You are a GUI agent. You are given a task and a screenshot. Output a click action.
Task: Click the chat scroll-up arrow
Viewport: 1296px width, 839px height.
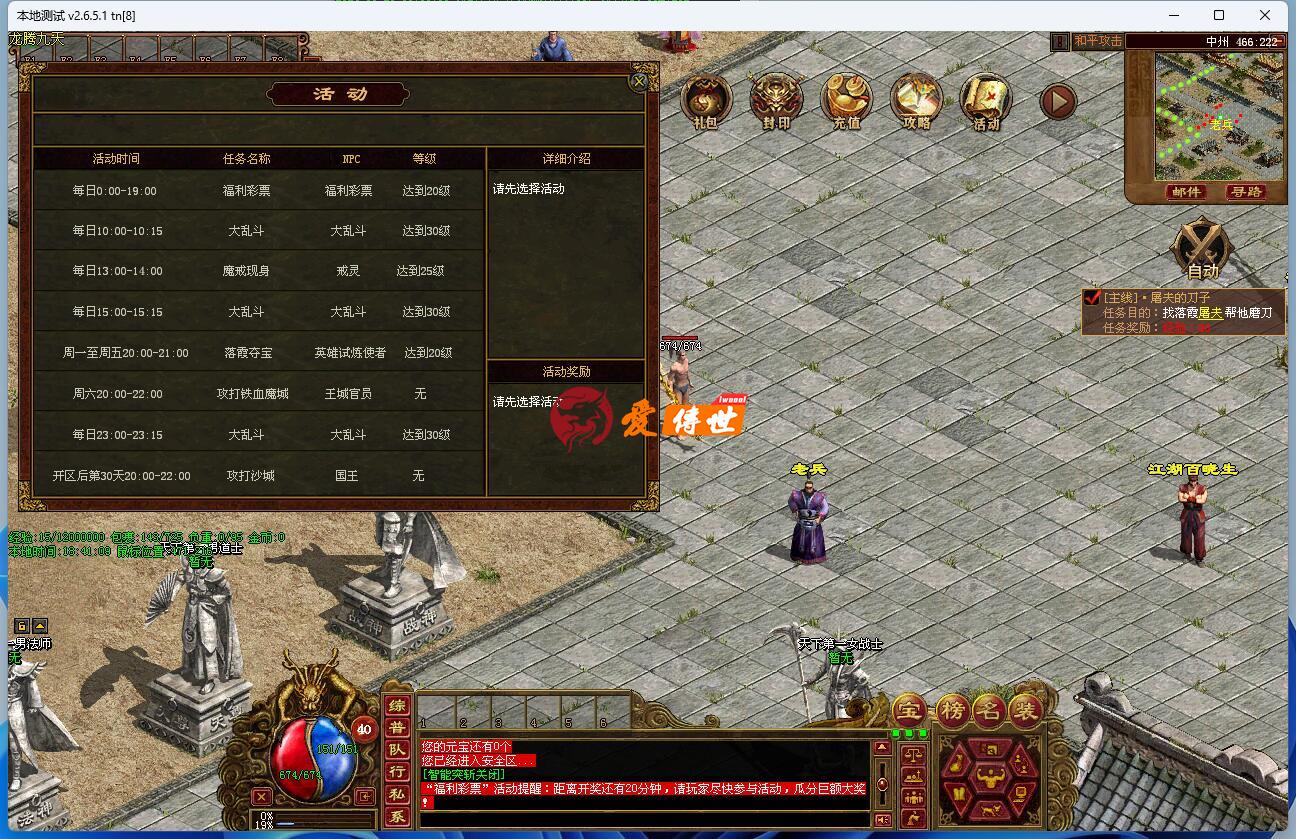(882, 747)
